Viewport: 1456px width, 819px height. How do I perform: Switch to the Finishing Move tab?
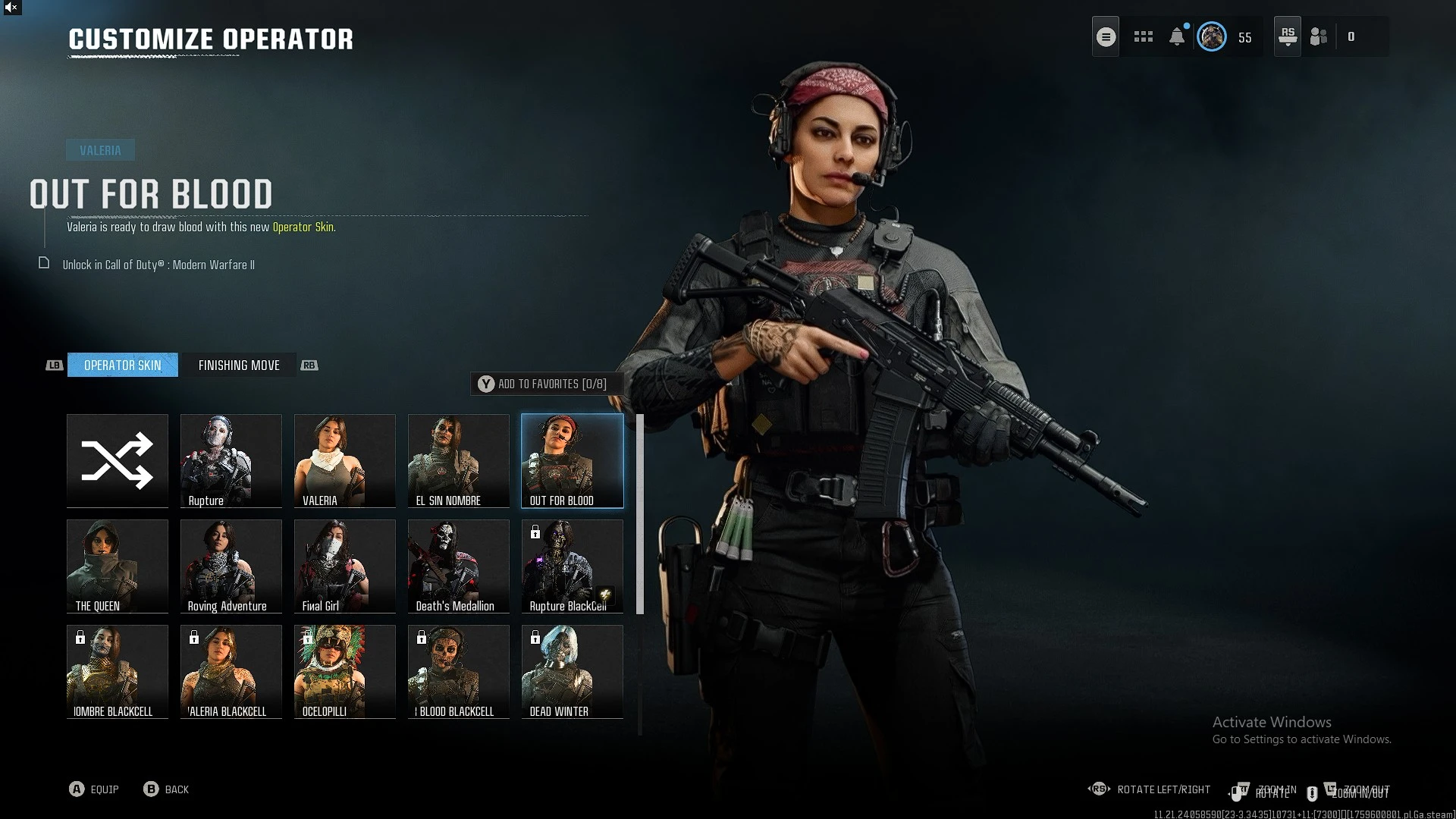(x=239, y=366)
